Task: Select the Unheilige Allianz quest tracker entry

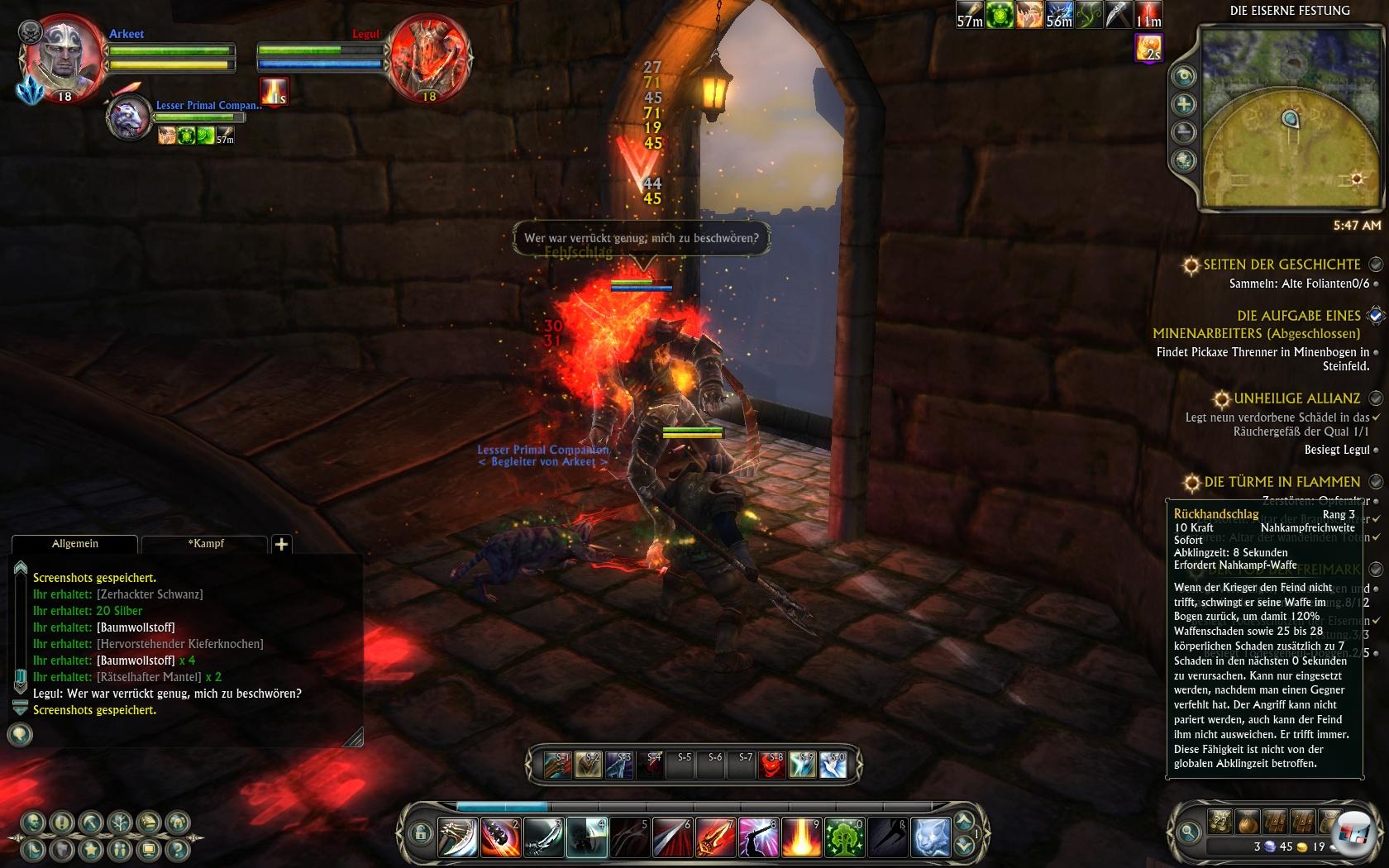Action: tap(1296, 398)
